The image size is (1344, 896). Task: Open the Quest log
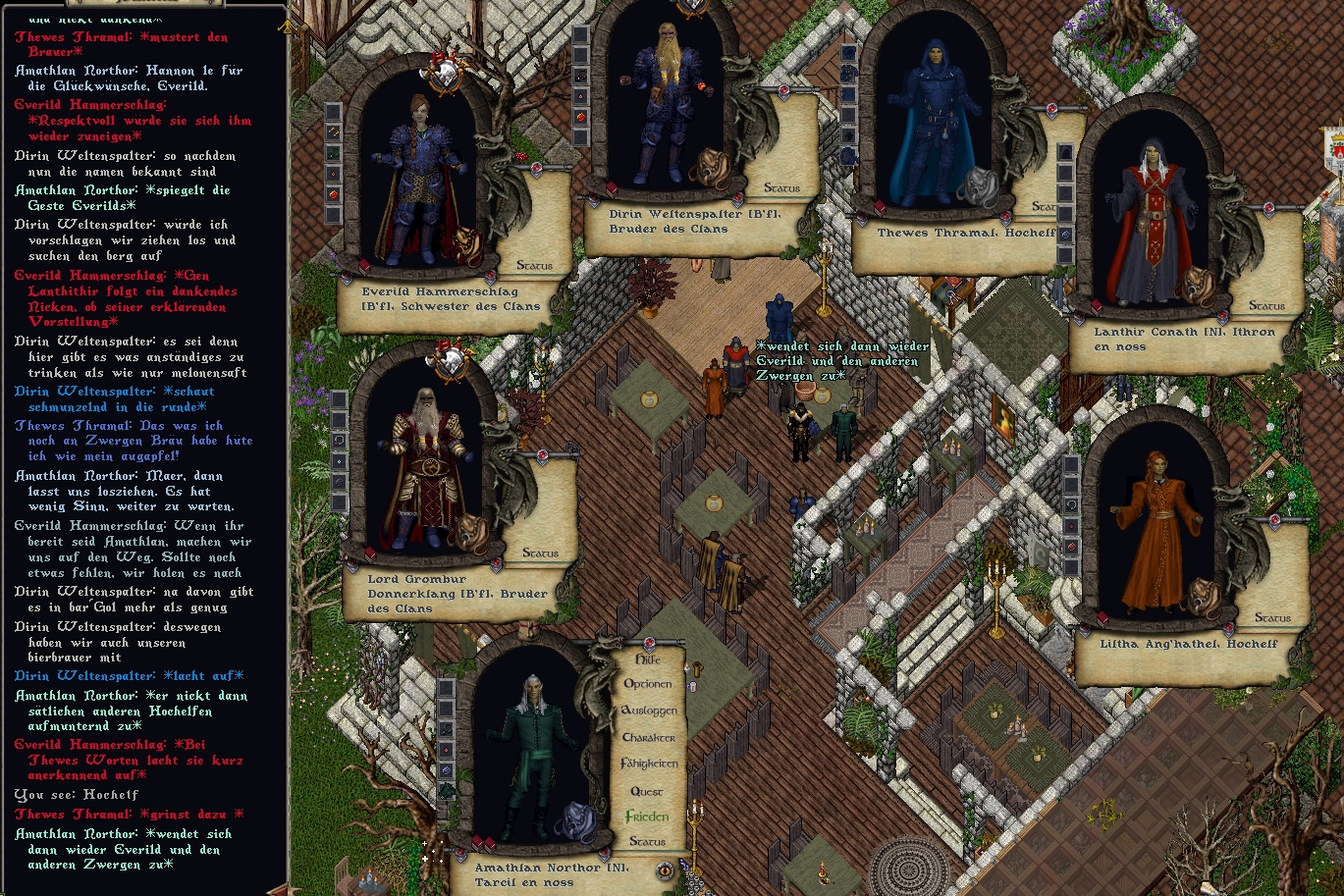(646, 791)
